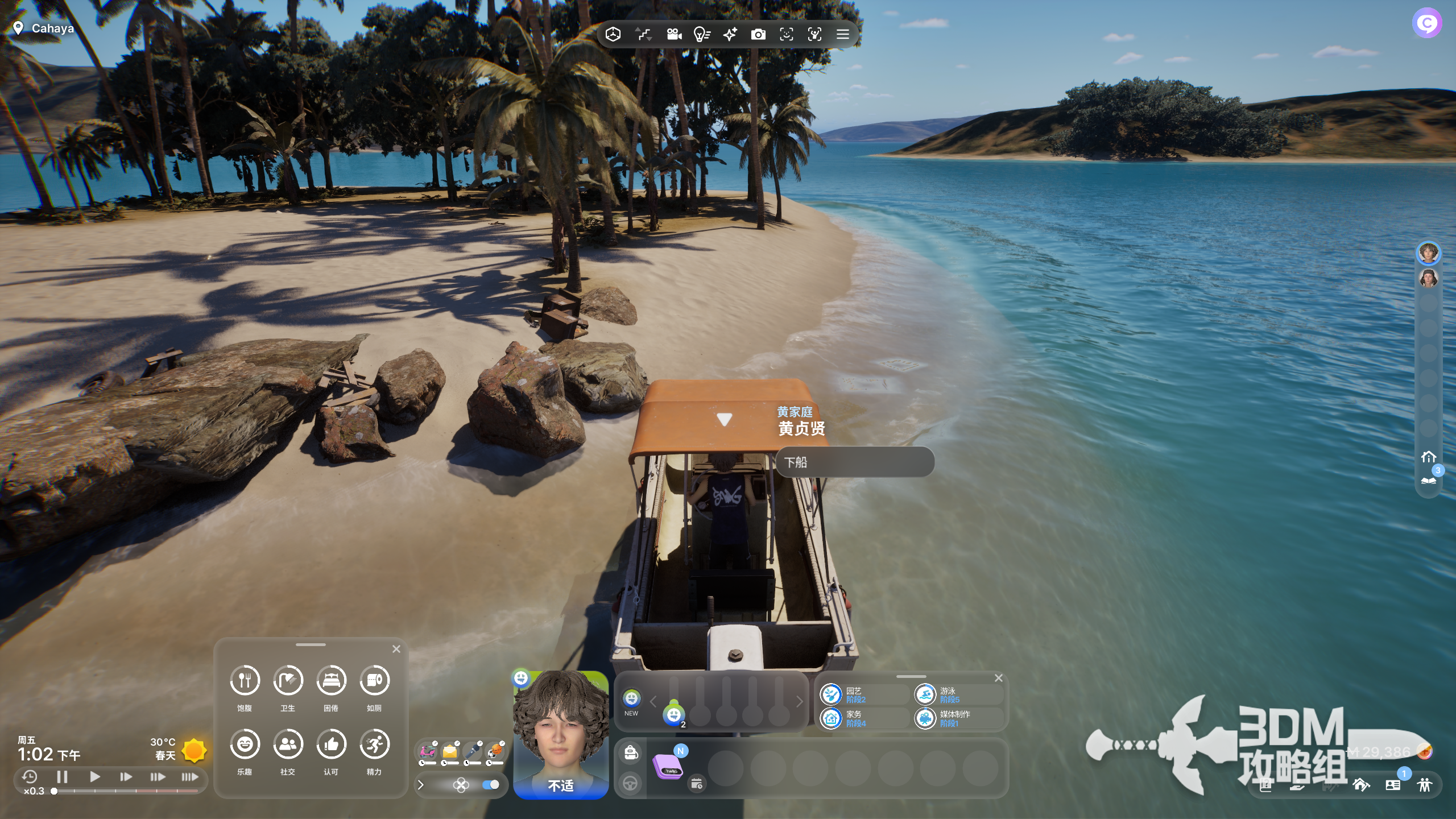The width and height of the screenshot is (1456, 819).
Task: Switch to second family member portrait
Action: pyautogui.click(x=1428, y=279)
